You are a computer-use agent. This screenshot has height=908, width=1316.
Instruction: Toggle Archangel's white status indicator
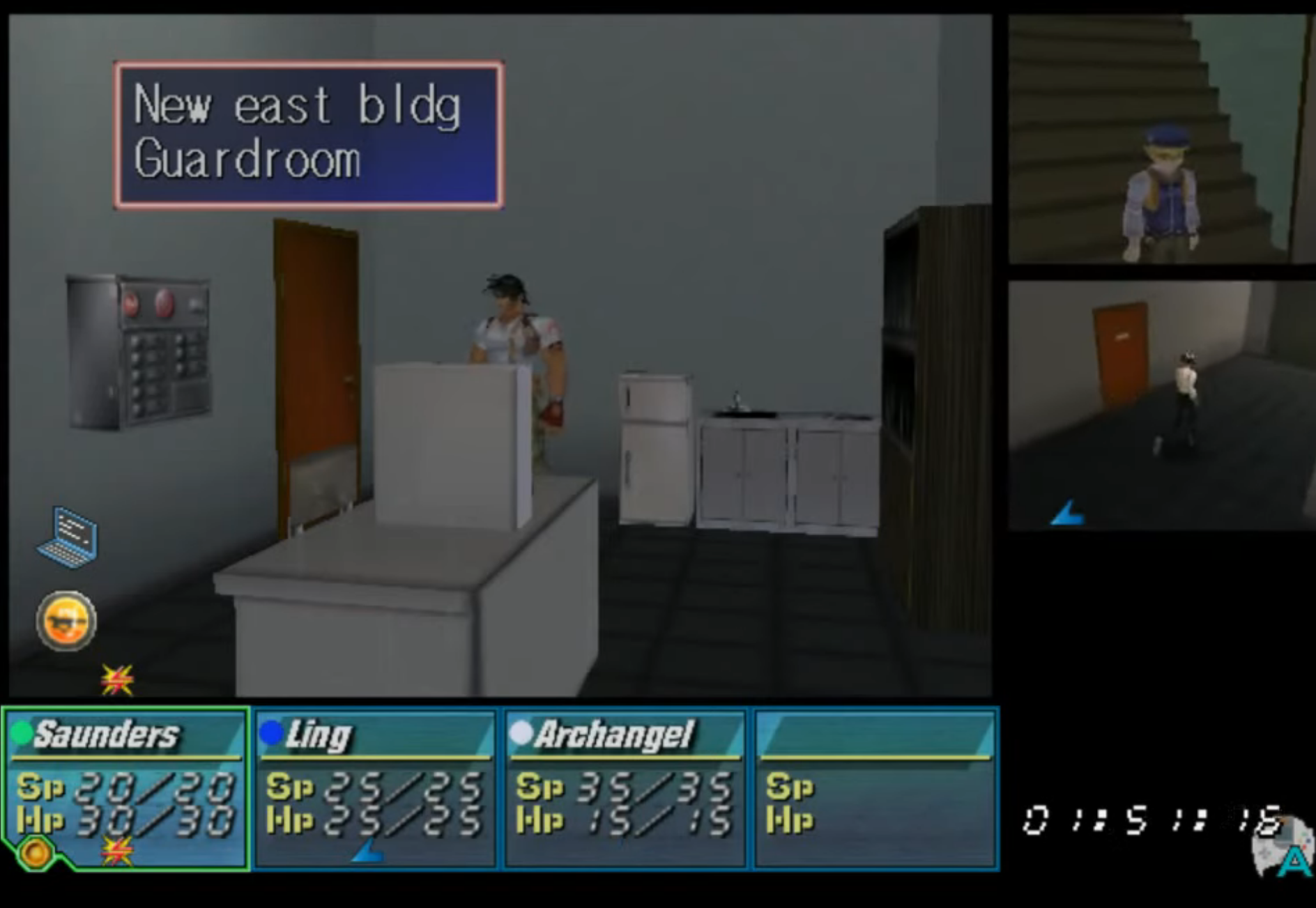(522, 733)
